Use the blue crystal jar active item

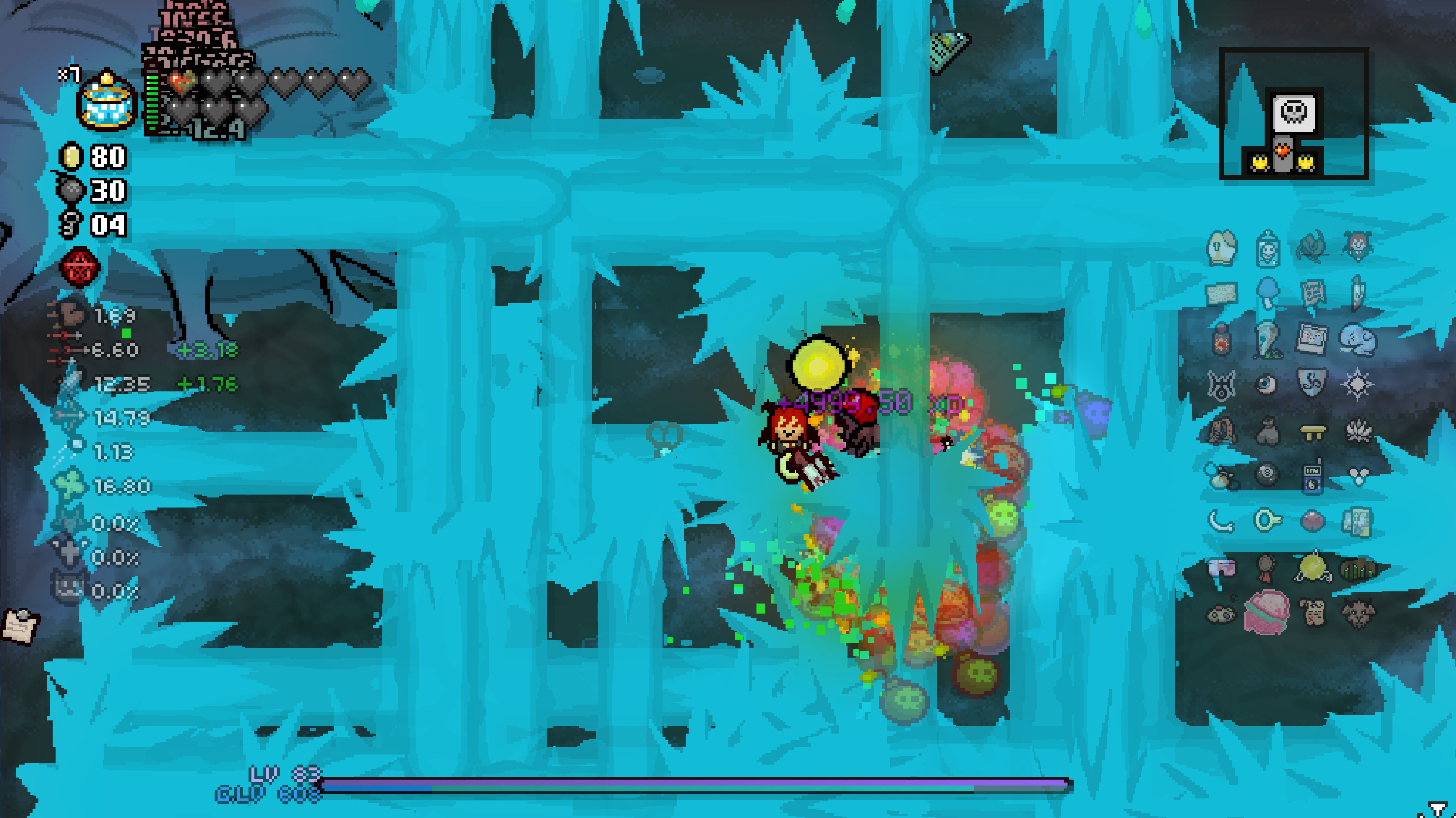(107, 103)
